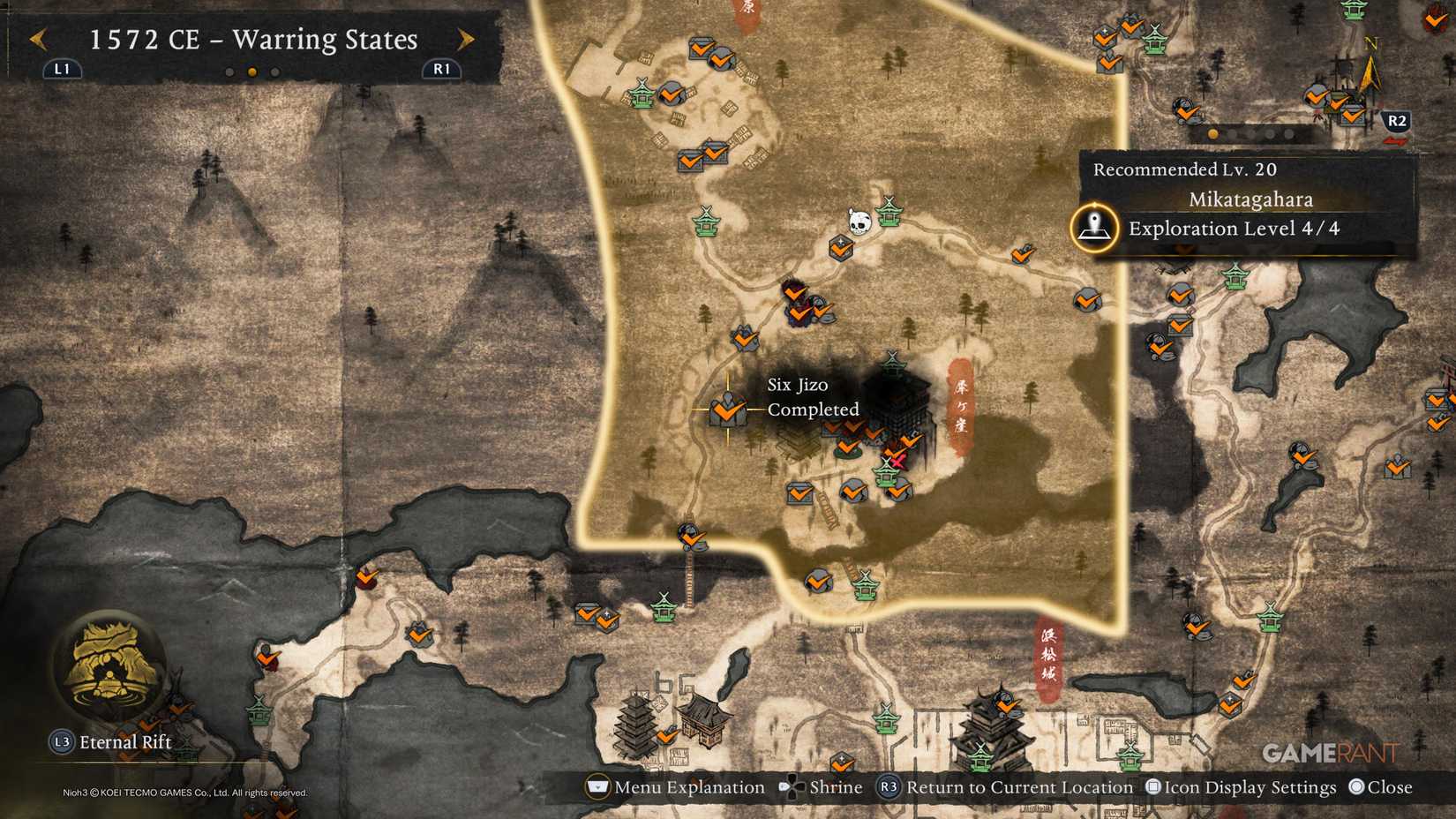Screen dimensions: 1456x819
Task: Click the right arrow after Warring States
Action: 465,40
